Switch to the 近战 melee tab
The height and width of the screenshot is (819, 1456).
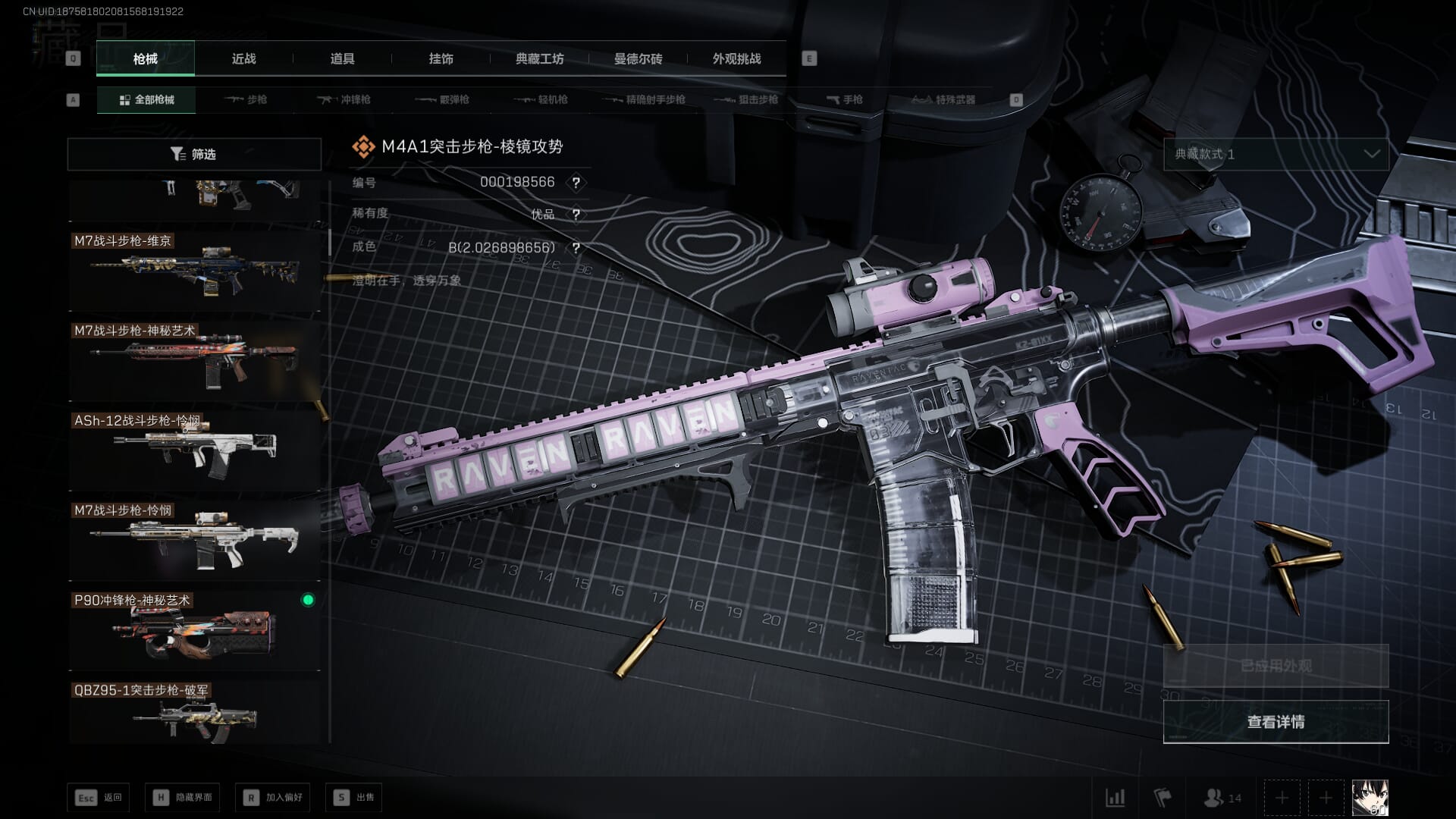243,59
